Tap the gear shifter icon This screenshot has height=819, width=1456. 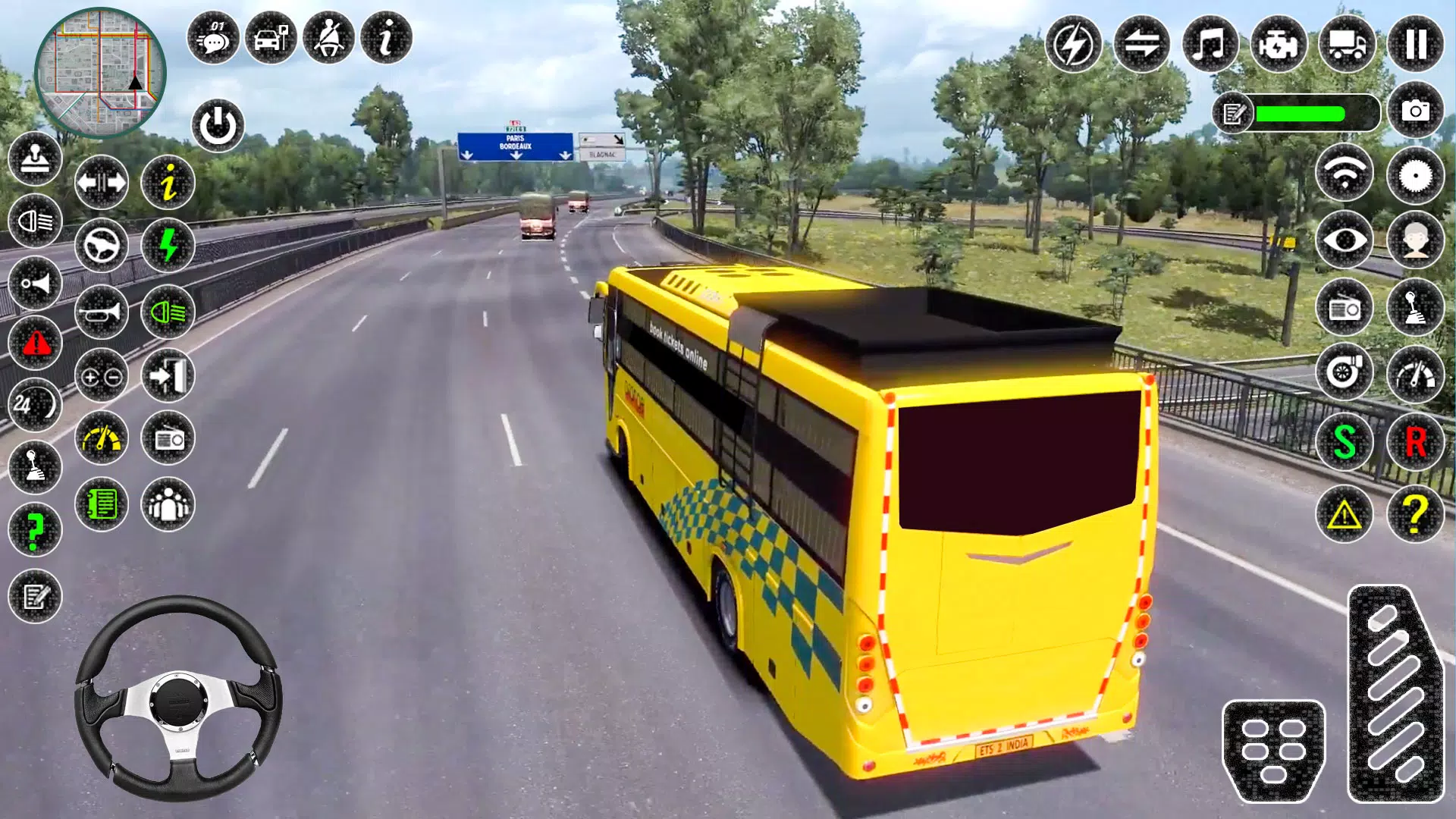coord(33,470)
